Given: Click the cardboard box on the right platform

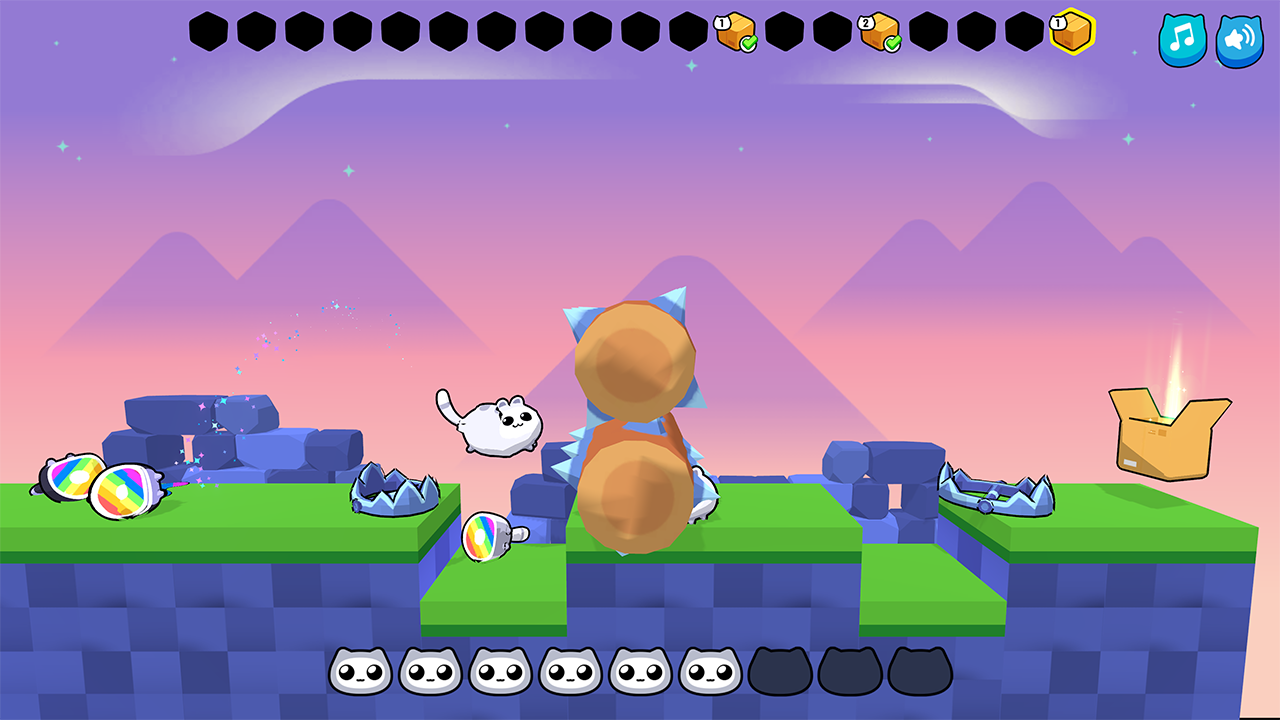Looking at the screenshot, I should tap(1166, 430).
